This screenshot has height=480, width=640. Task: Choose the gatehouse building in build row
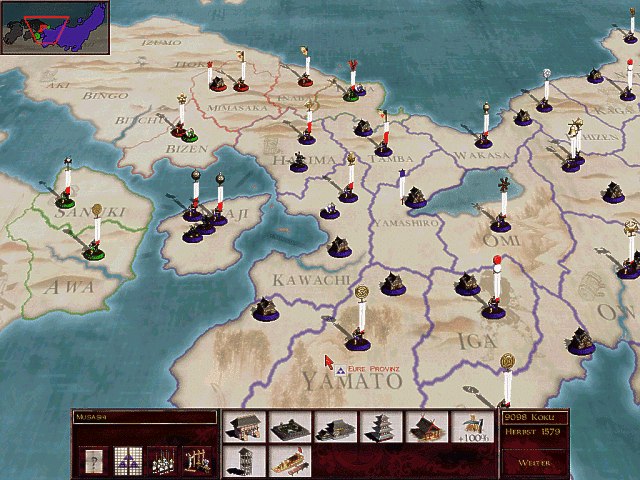tap(245, 427)
